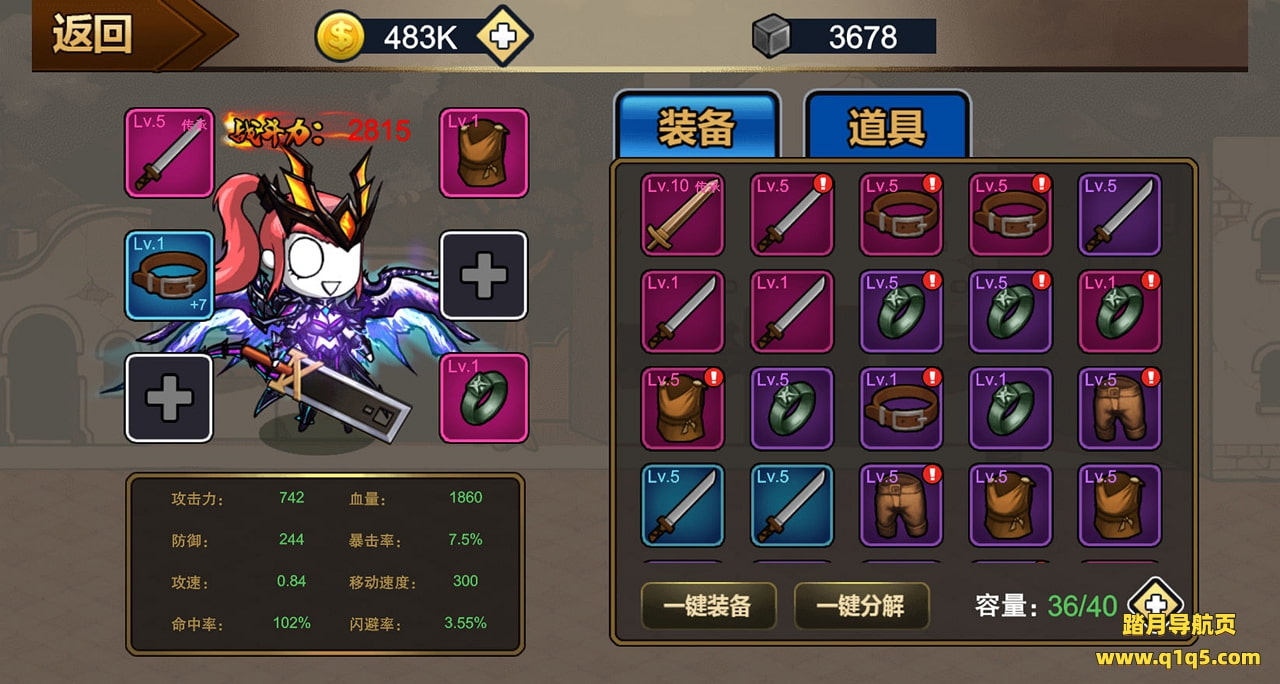Switch to the 装备 equipment tab
The image size is (1280, 684).
(x=696, y=127)
